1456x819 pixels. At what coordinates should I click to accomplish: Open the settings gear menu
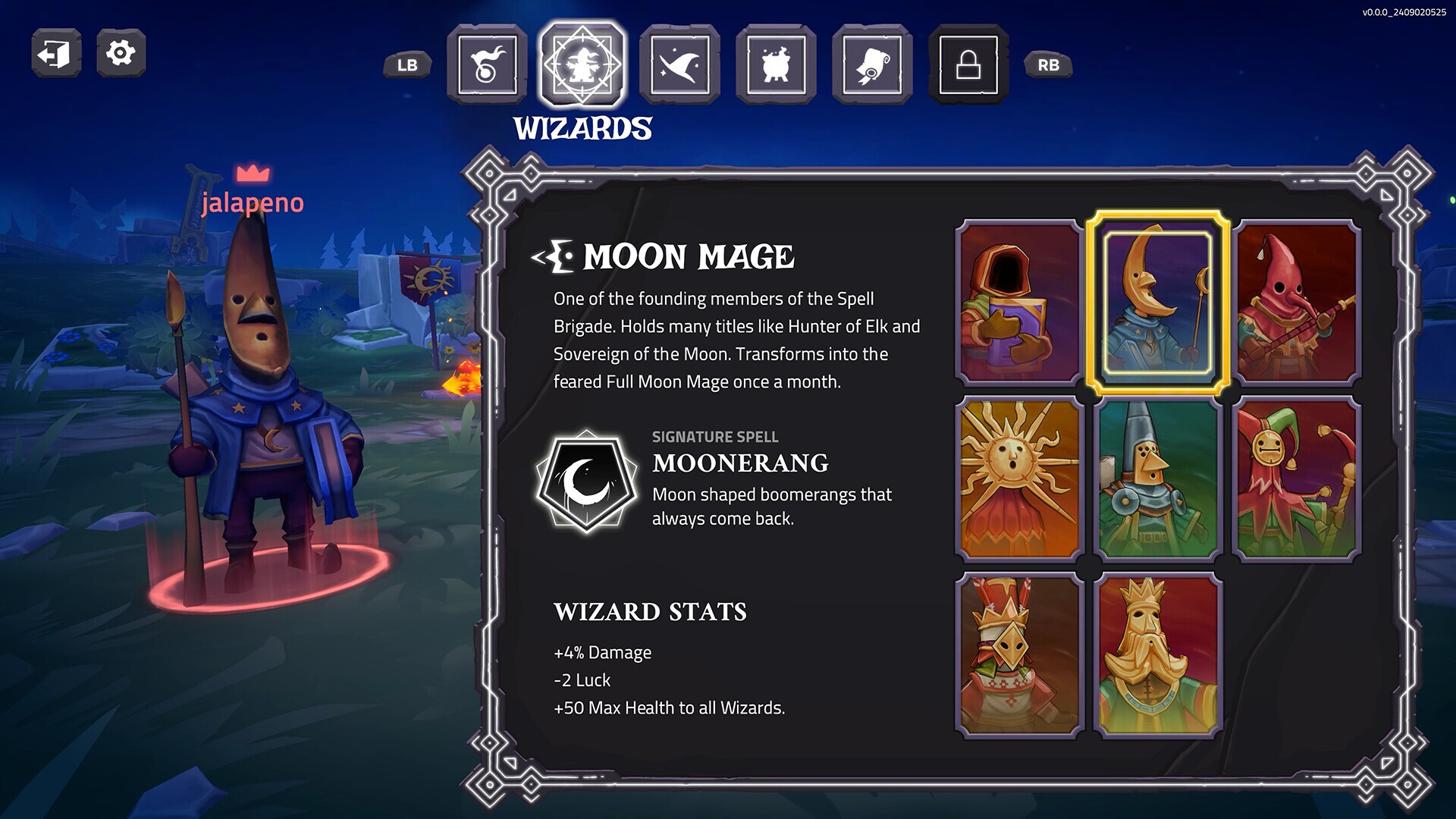coord(119,52)
